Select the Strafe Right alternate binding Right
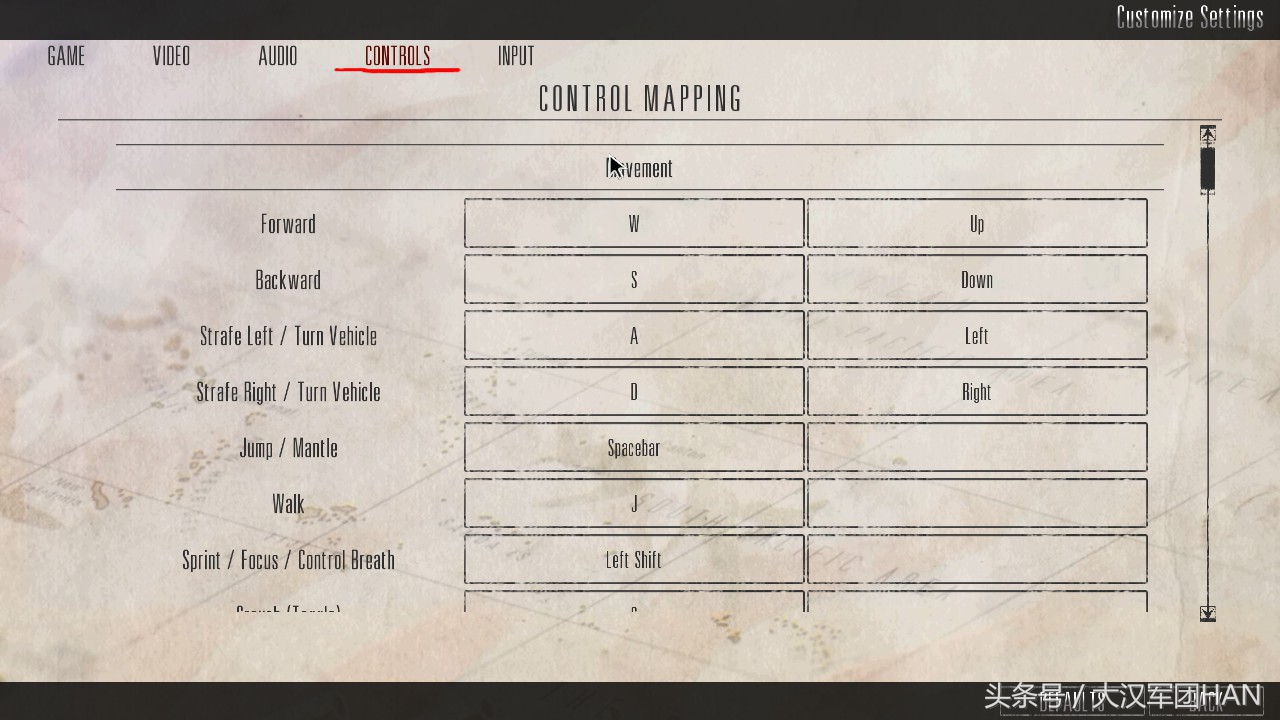 coord(977,391)
